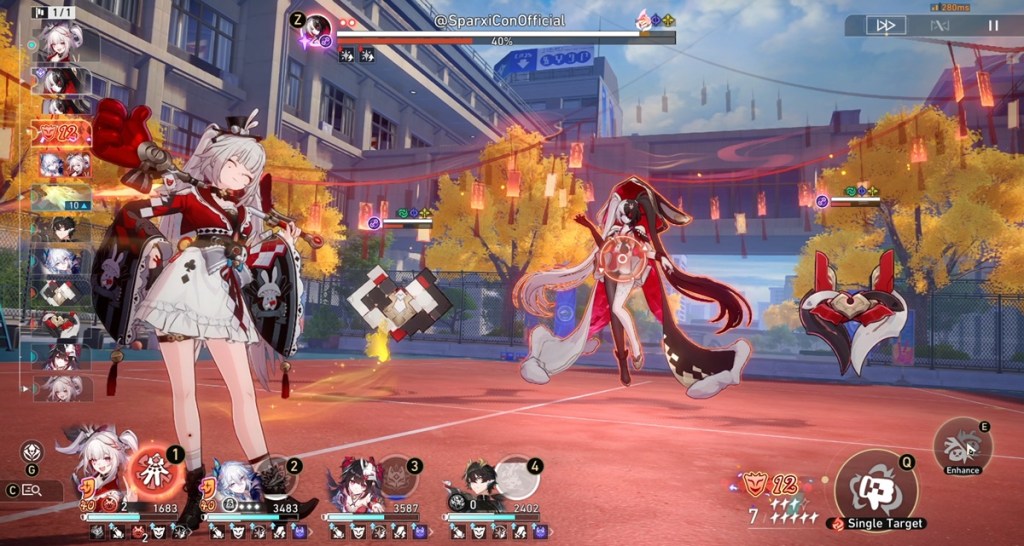Enable the auto-battle toggle
This screenshot has height=546, width=1024.
pos(939,25)
